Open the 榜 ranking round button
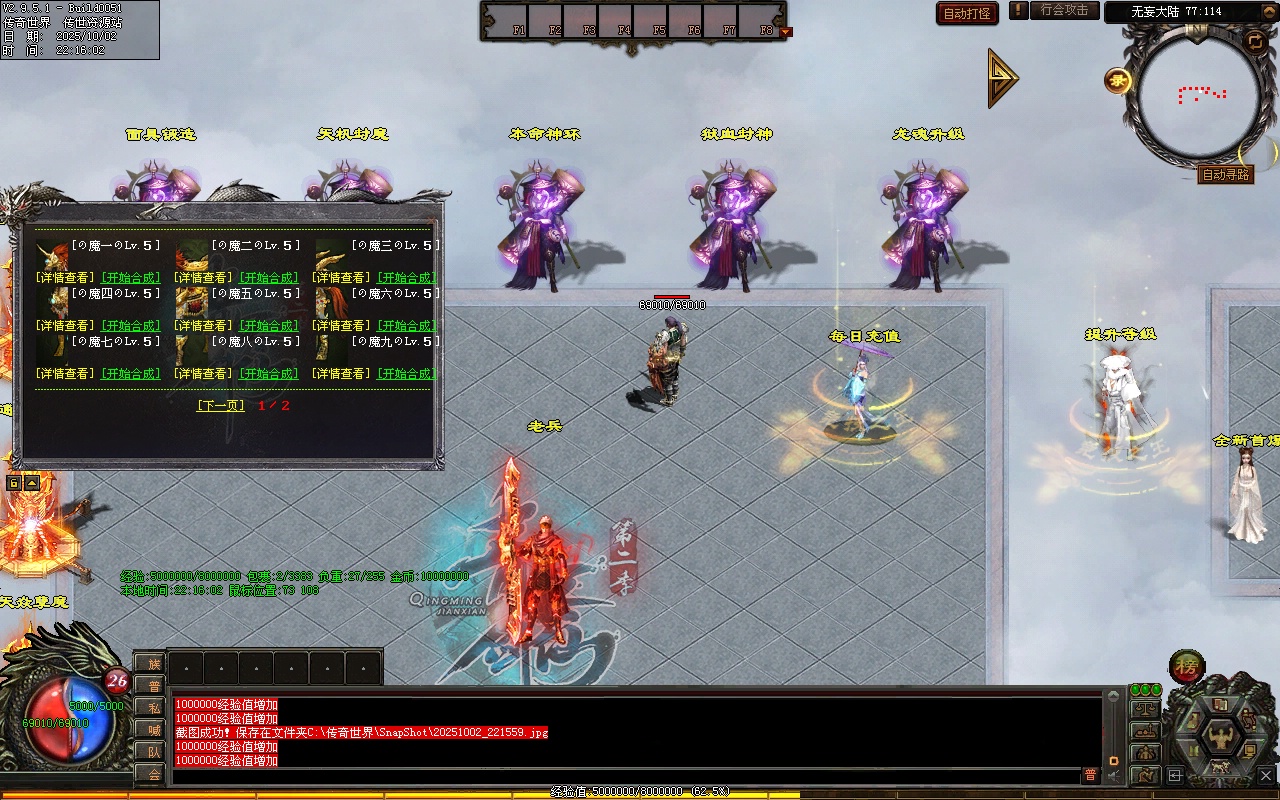The image size is (1280, 800). 1187,666
